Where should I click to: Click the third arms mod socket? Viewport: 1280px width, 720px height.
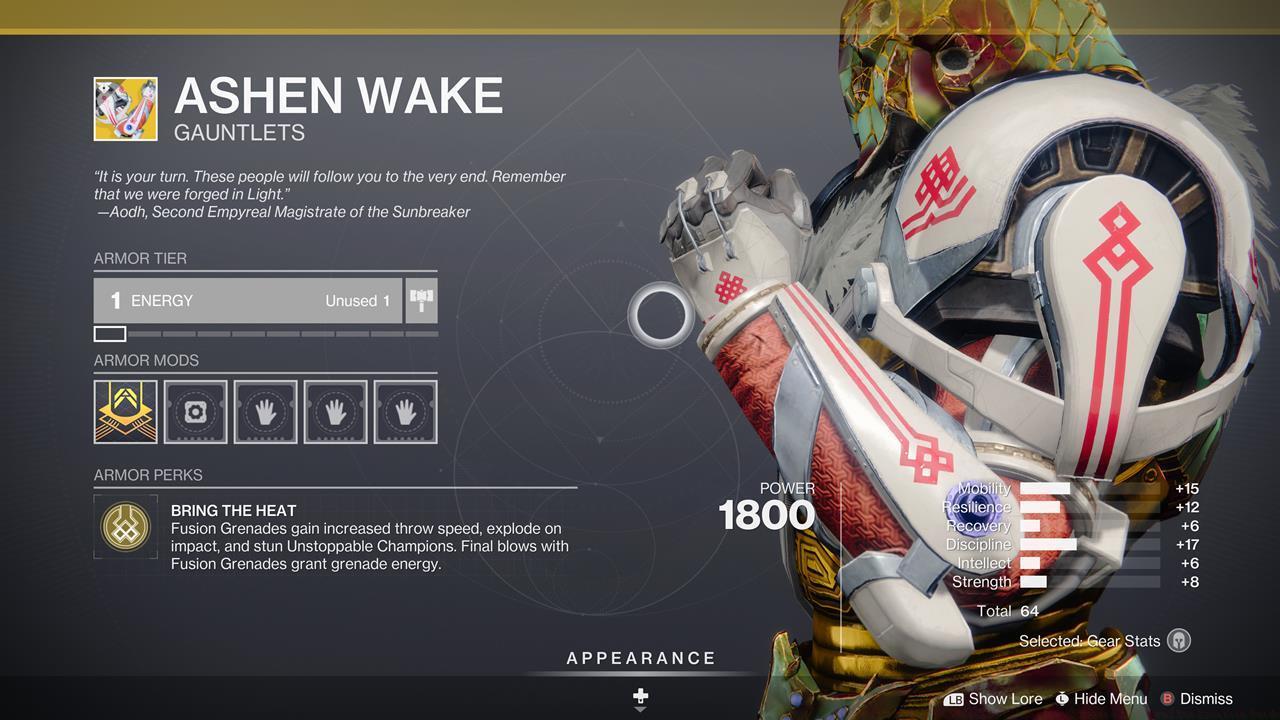tap(404, 410)
